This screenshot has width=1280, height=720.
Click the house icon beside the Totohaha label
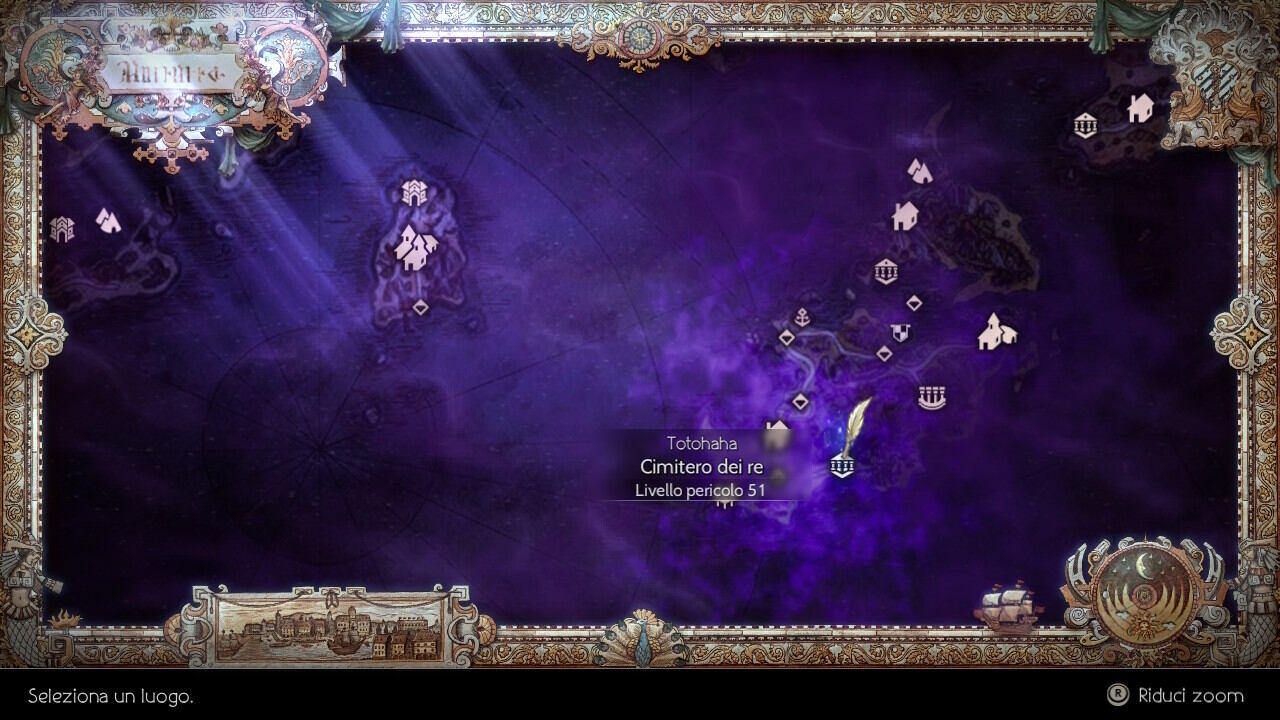coord(778,429)
